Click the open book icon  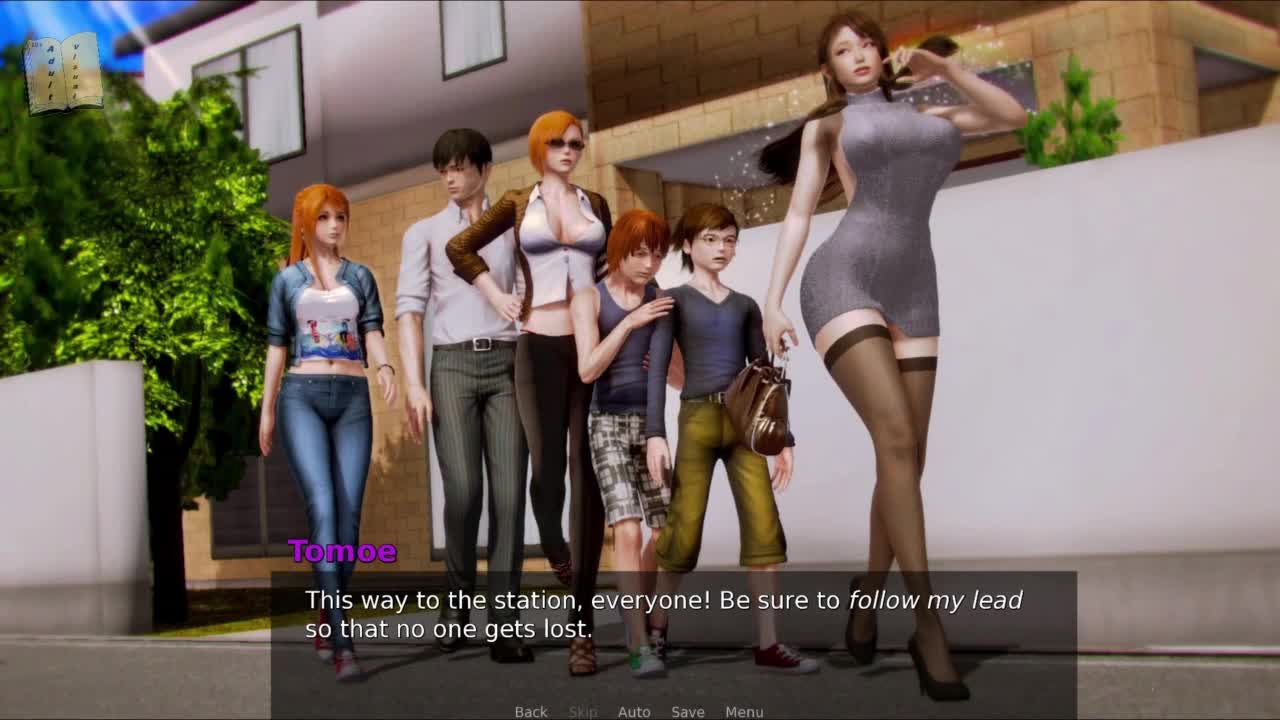tap(63, 74)
